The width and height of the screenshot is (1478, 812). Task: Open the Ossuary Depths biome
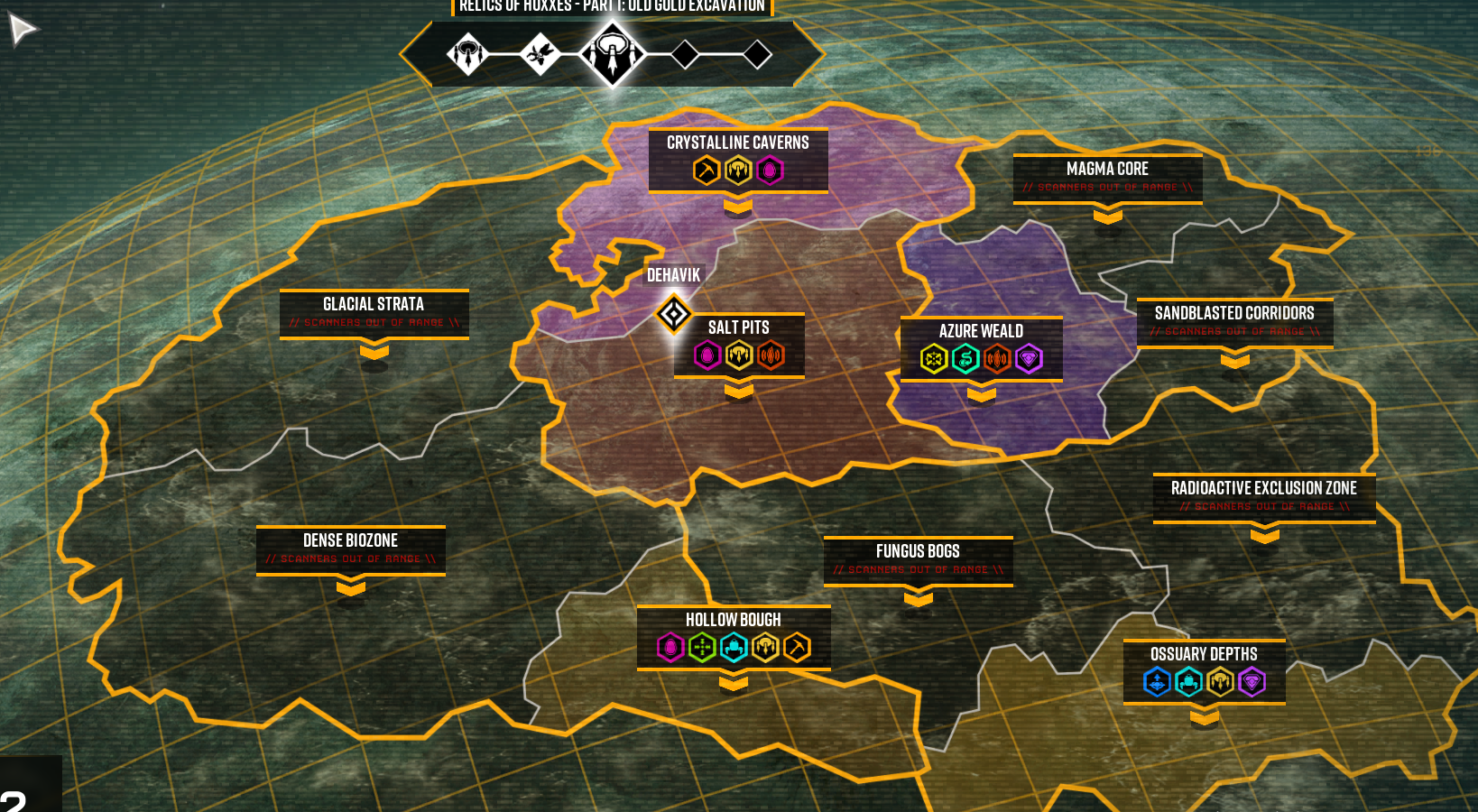pos(1204,654)
